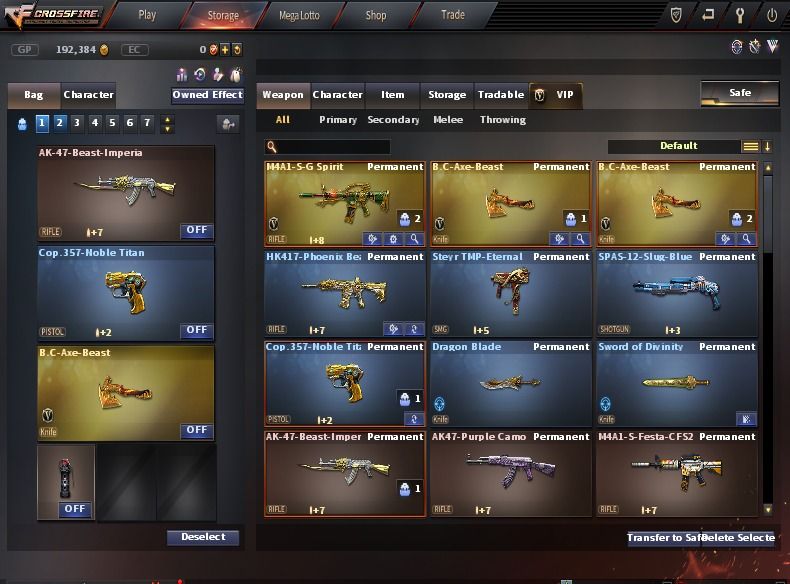This screenshot has height=584, width=790.
Task: Click the Deselect button
Action: (203, 537)
